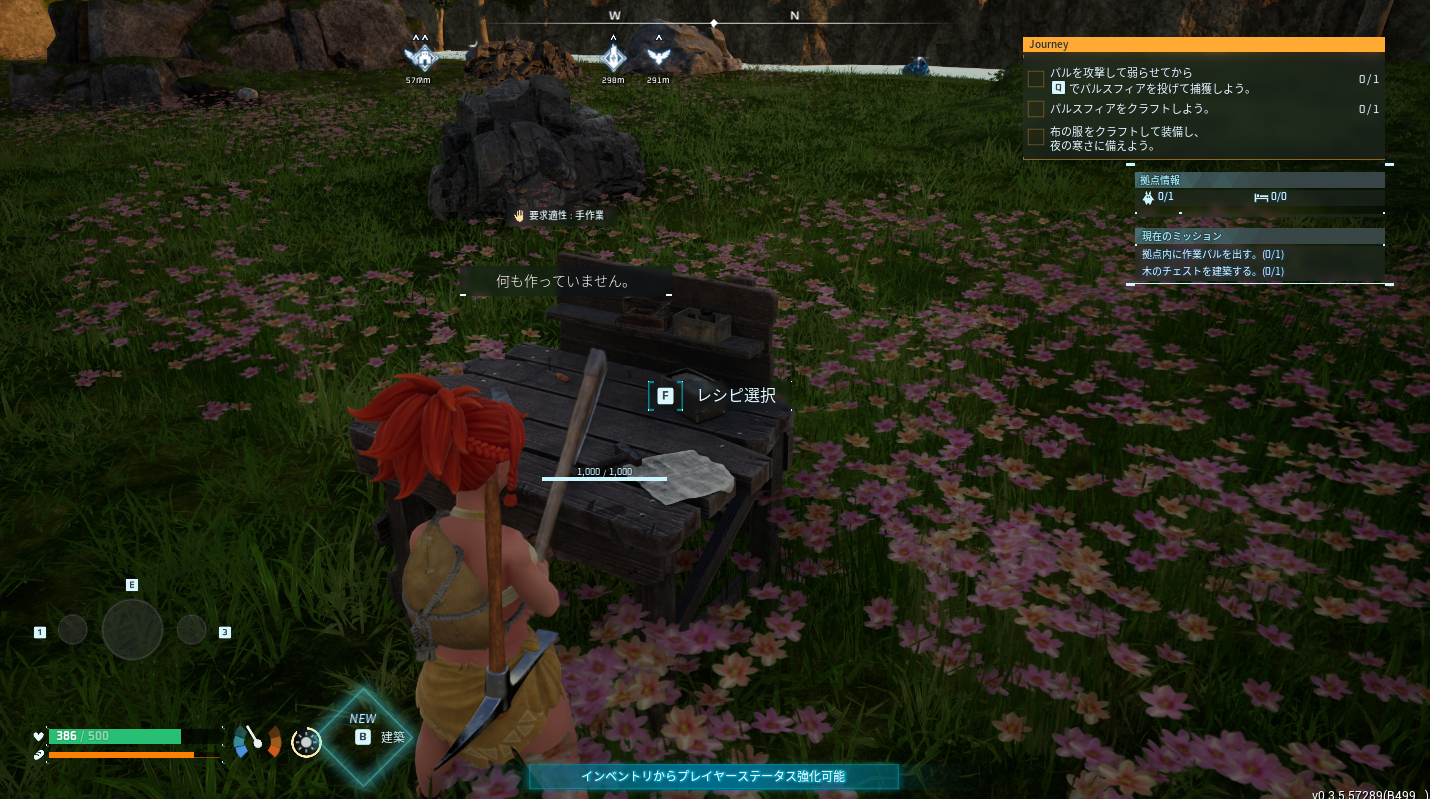This screenshot has width=1430, height=799.
Task: Select the compass marker at 298m
Action: (x=613, y=56)
